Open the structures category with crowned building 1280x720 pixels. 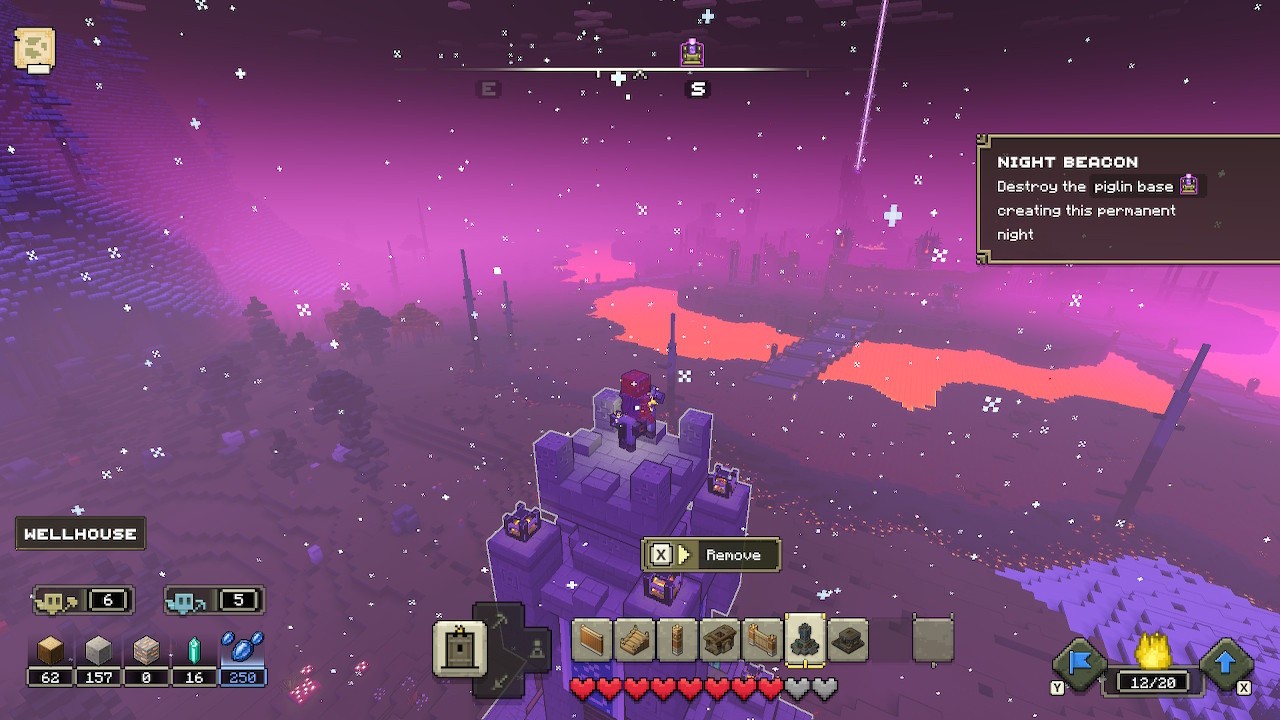[x=459, y=647]
